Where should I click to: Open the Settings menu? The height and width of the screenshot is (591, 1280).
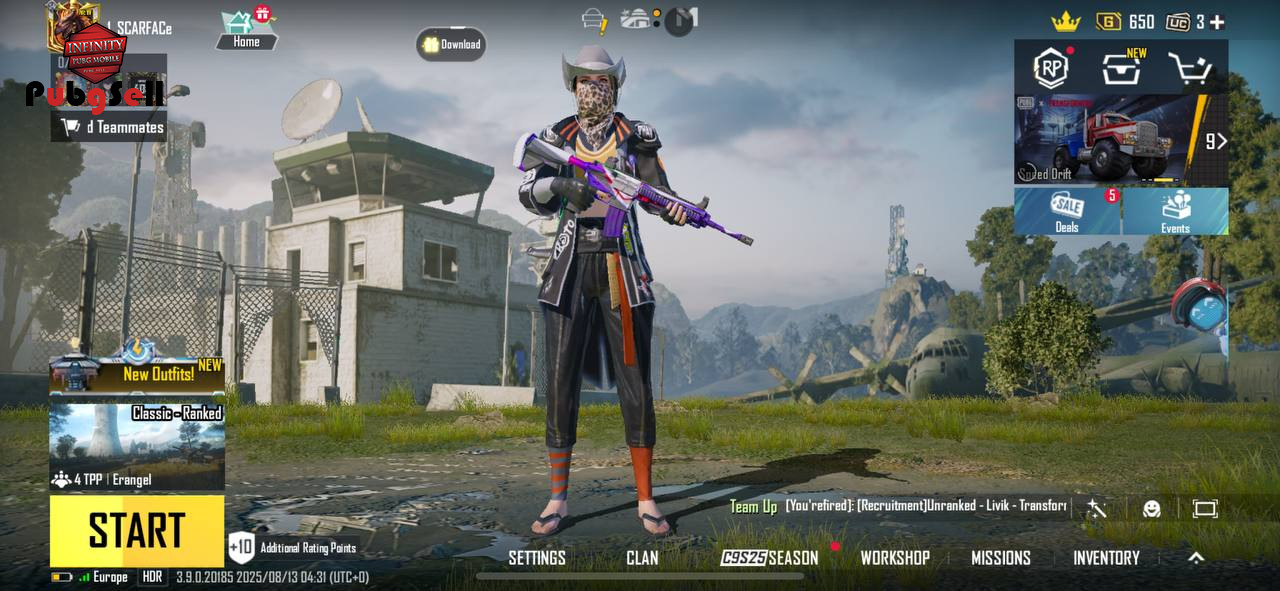tap(537, 558)
